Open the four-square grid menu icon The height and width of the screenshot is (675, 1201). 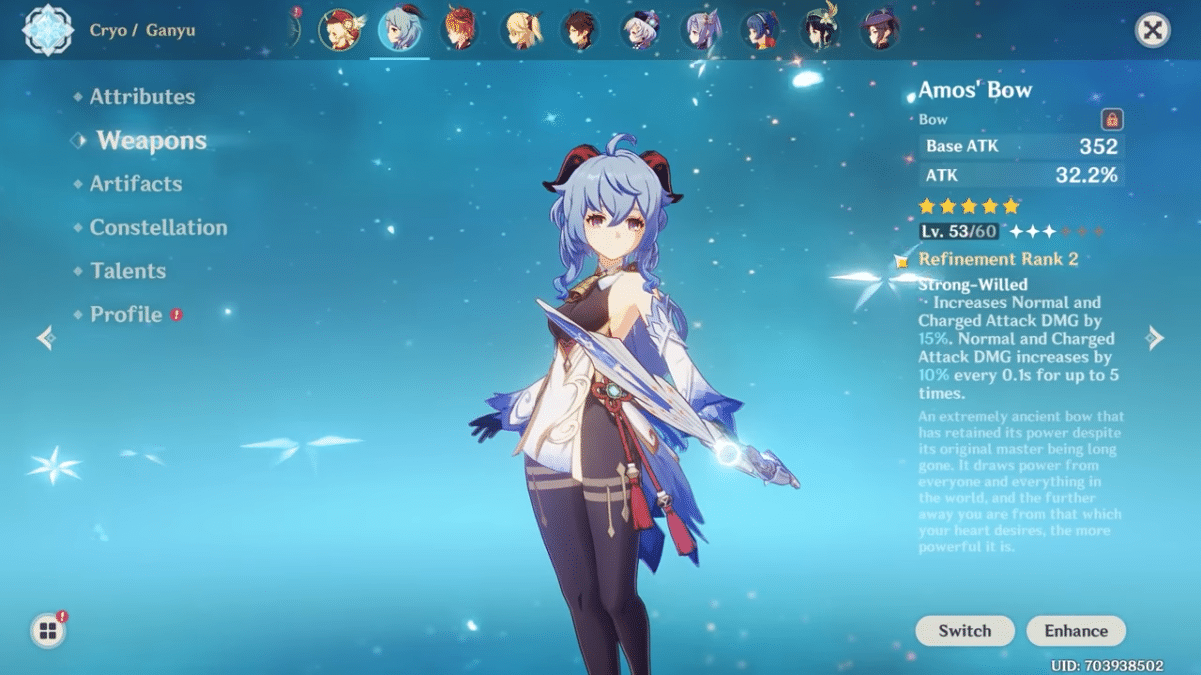coord(47,631)
